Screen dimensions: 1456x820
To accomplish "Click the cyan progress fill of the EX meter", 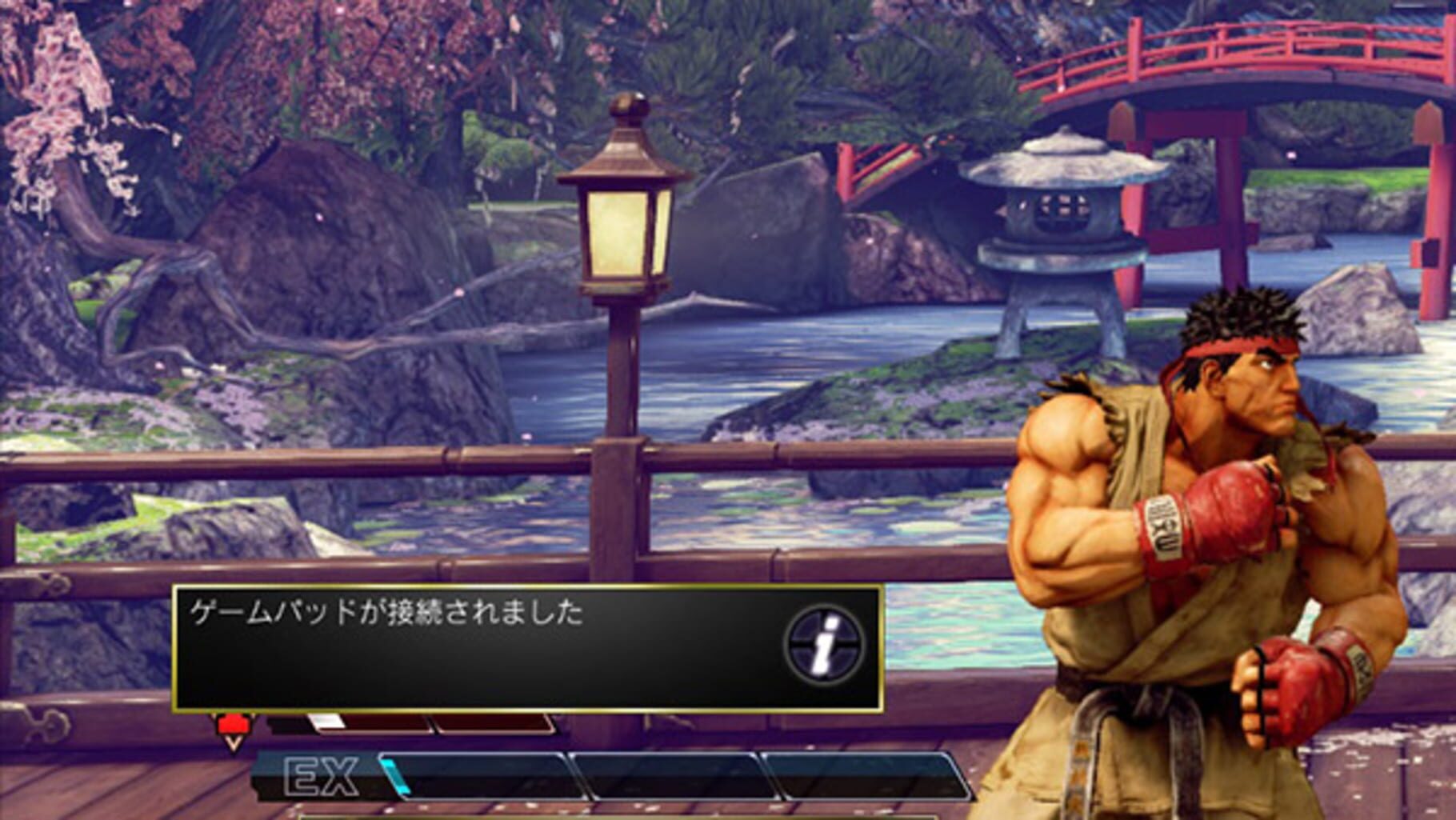I will (x=395, y=774).
